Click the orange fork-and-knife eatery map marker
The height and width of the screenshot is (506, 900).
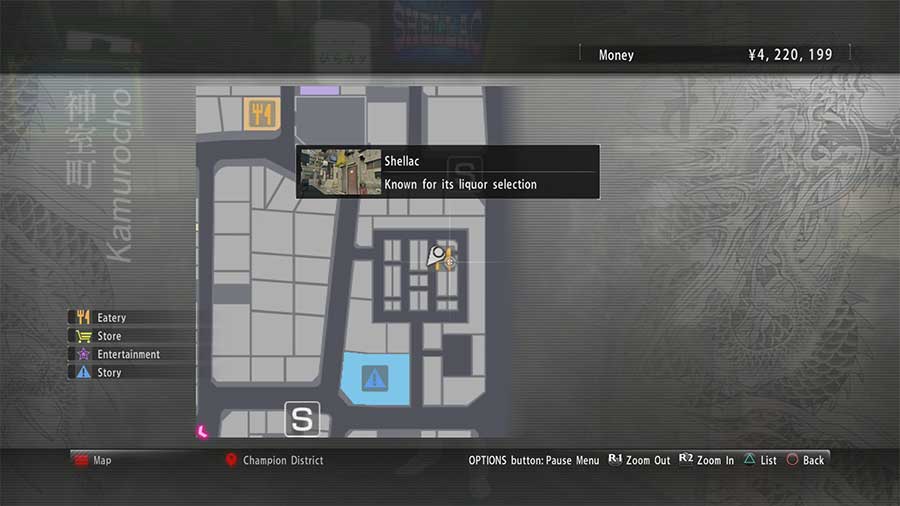click(x=261, y=114)
